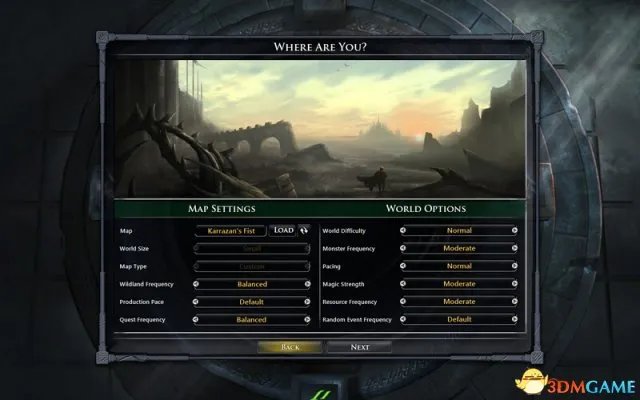The height and width of the screenshot is (400, 640).
Task: Increase Magic Strength with its right arrow
Action: coord(516,284)
